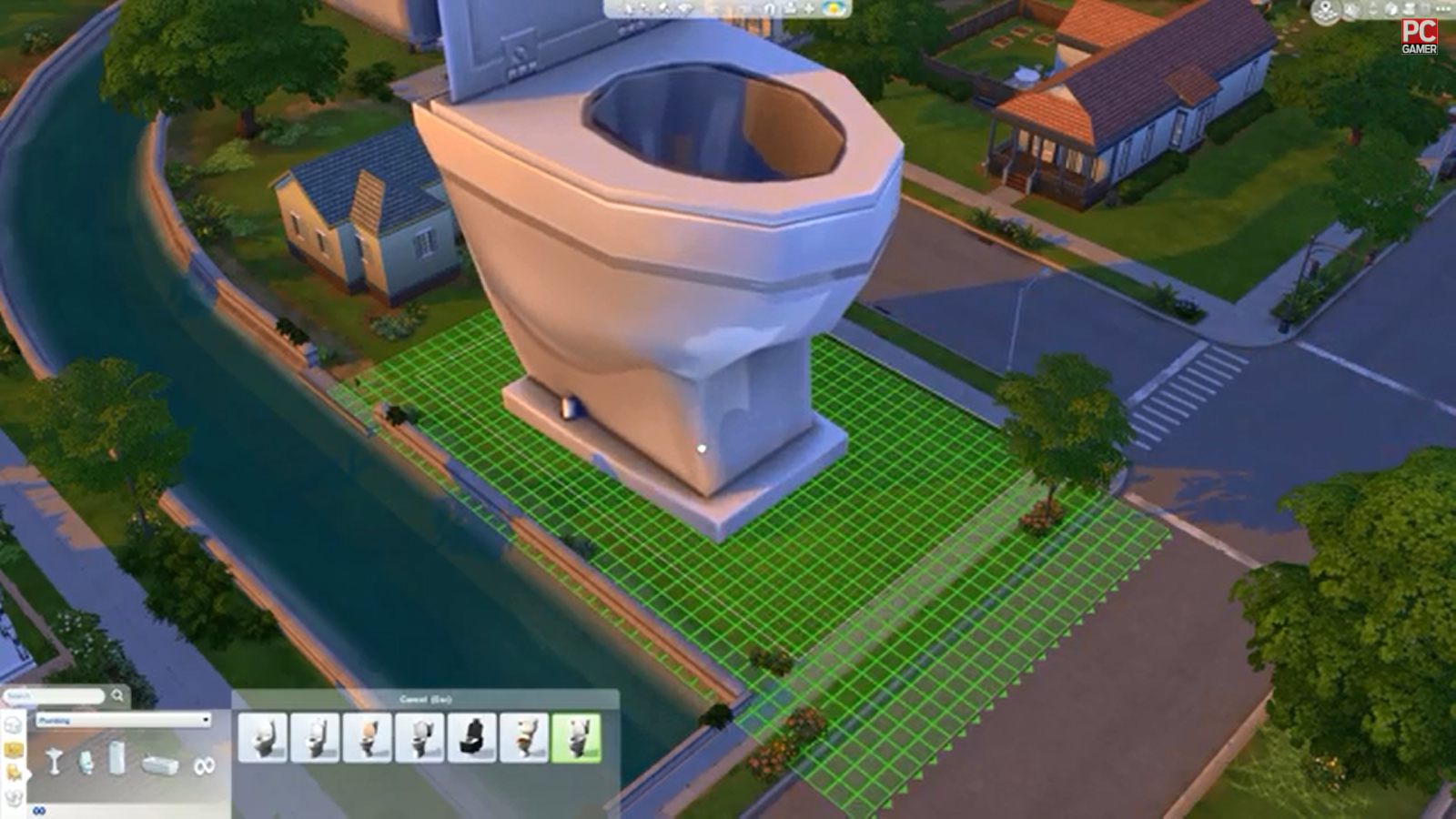Open the ellipsis menu at top right

[x=1442, y=8]
